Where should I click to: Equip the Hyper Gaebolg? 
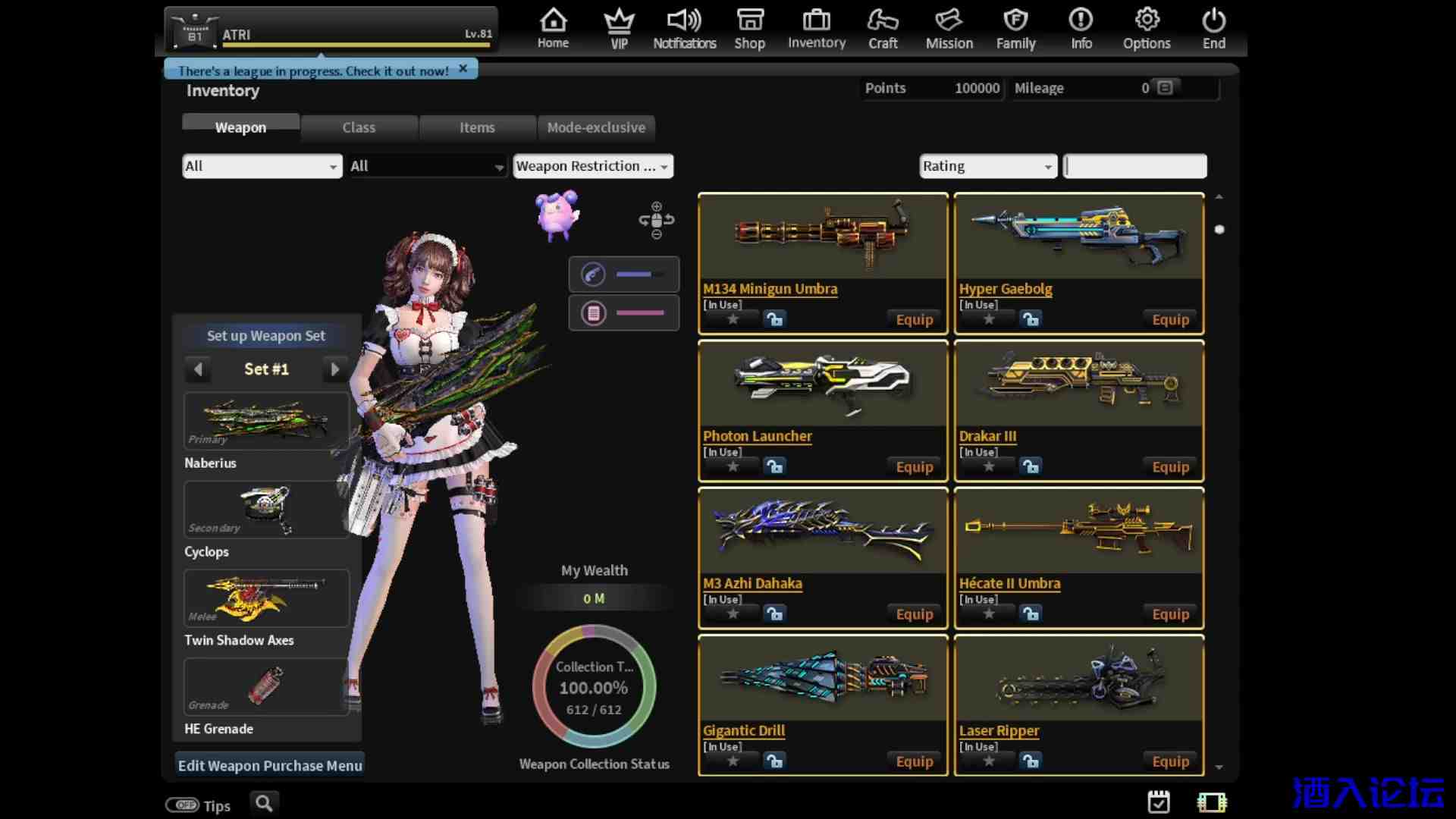[x=1170, y=320]
